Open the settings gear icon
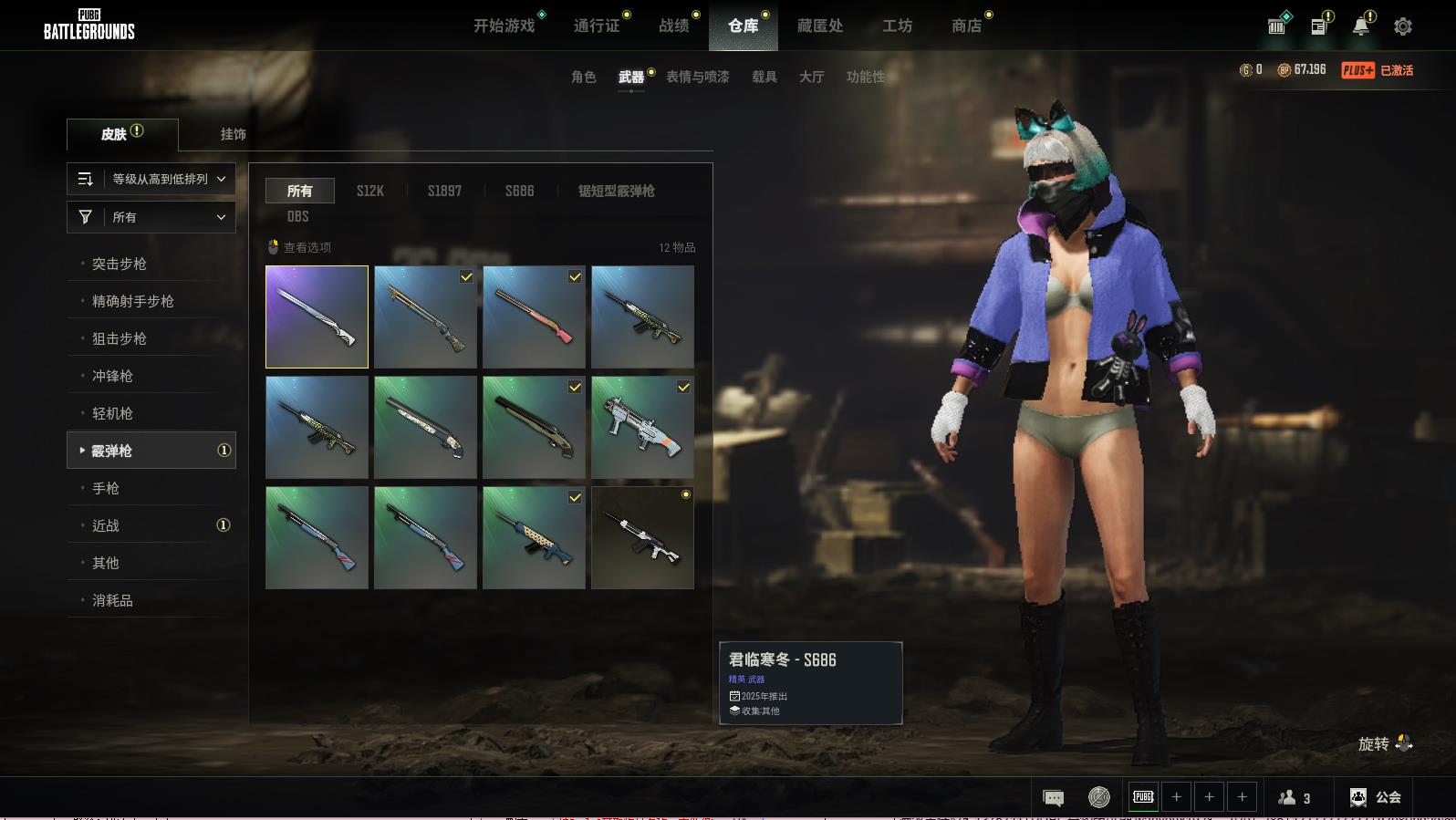The image size is (1456, 820). click(1403, 26)
